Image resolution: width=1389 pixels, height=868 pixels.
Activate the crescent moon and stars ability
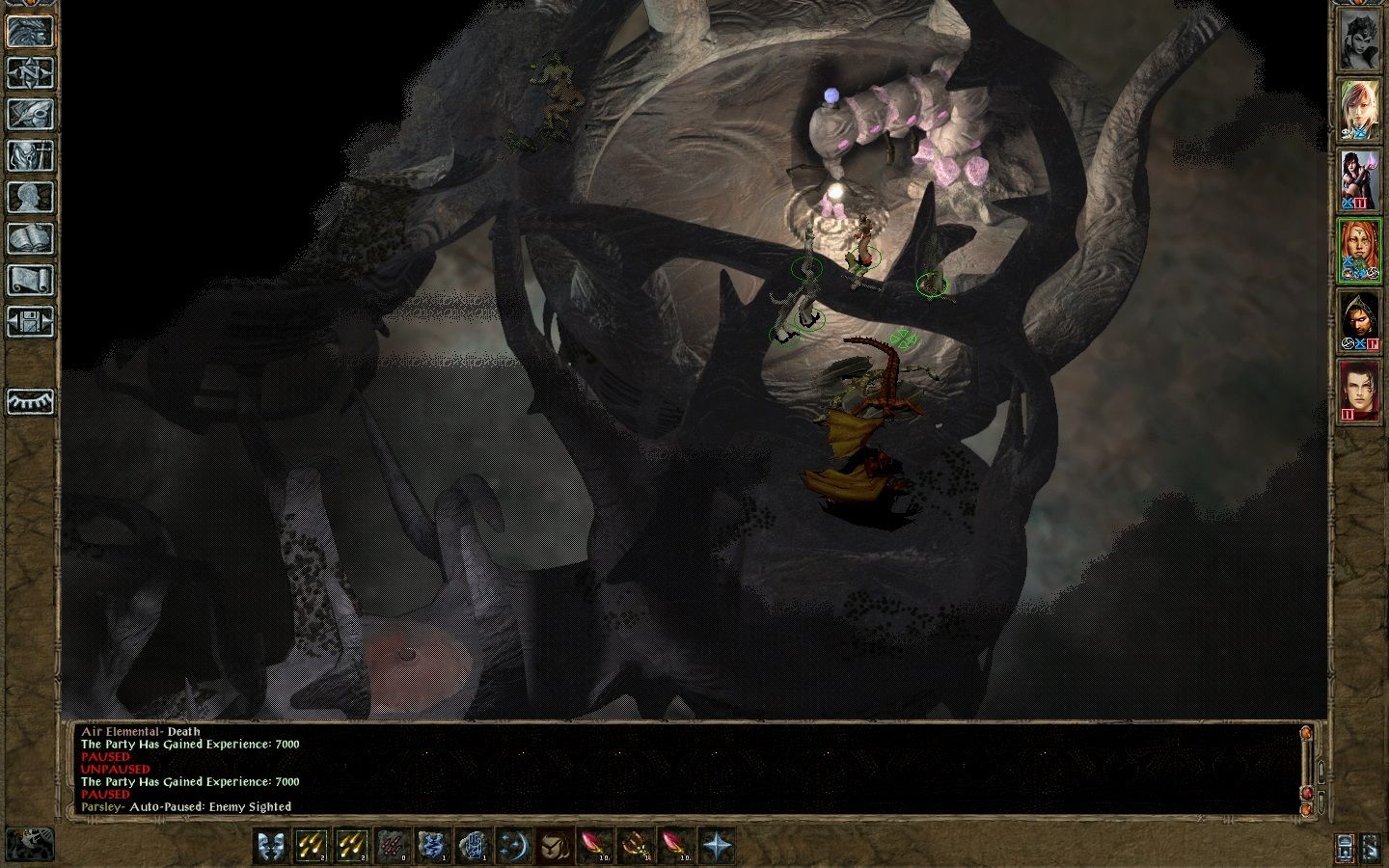click(513, 846)
